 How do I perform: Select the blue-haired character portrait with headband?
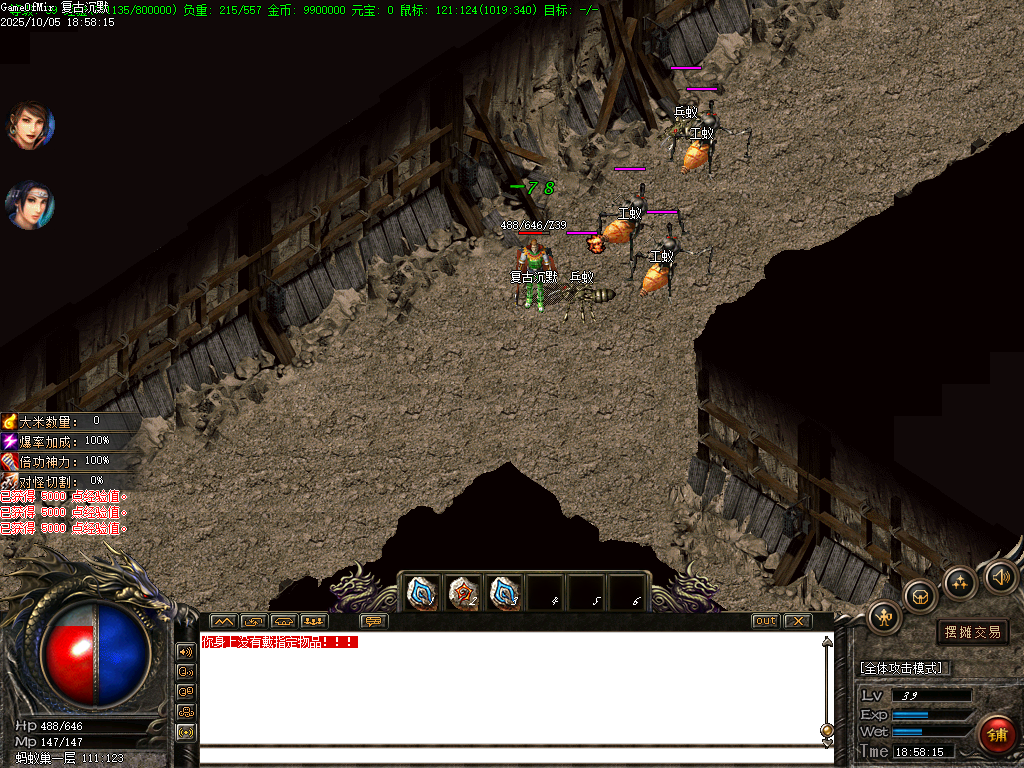(30, 204)
